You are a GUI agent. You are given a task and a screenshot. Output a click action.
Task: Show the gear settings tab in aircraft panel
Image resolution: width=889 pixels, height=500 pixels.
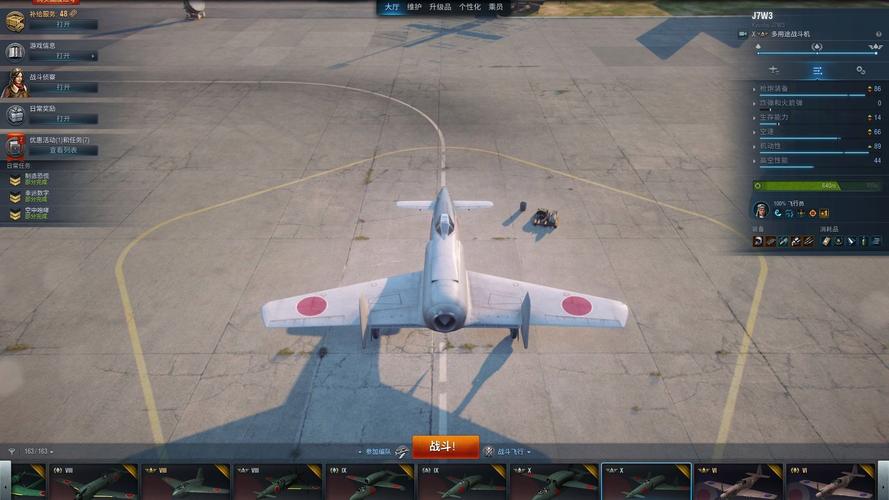(860, 70)
